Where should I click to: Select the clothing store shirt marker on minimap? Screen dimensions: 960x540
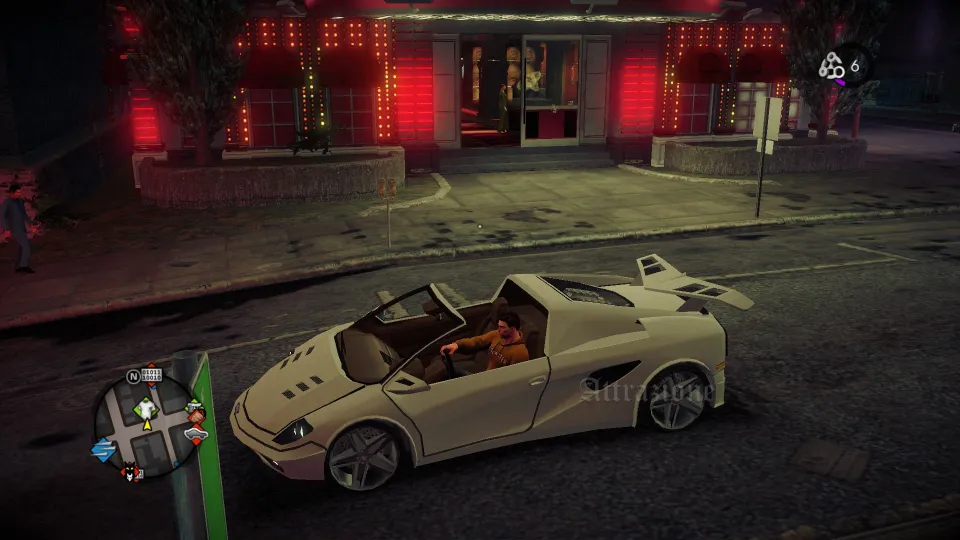tap(147, 407)
